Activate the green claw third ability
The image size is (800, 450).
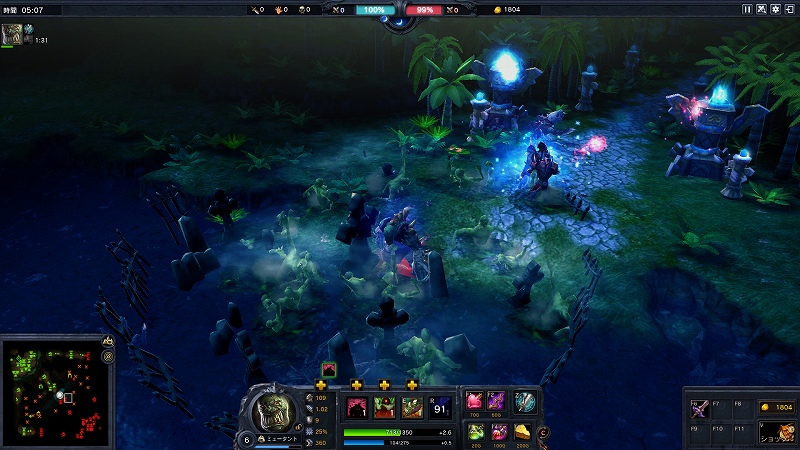pos(411,407)
